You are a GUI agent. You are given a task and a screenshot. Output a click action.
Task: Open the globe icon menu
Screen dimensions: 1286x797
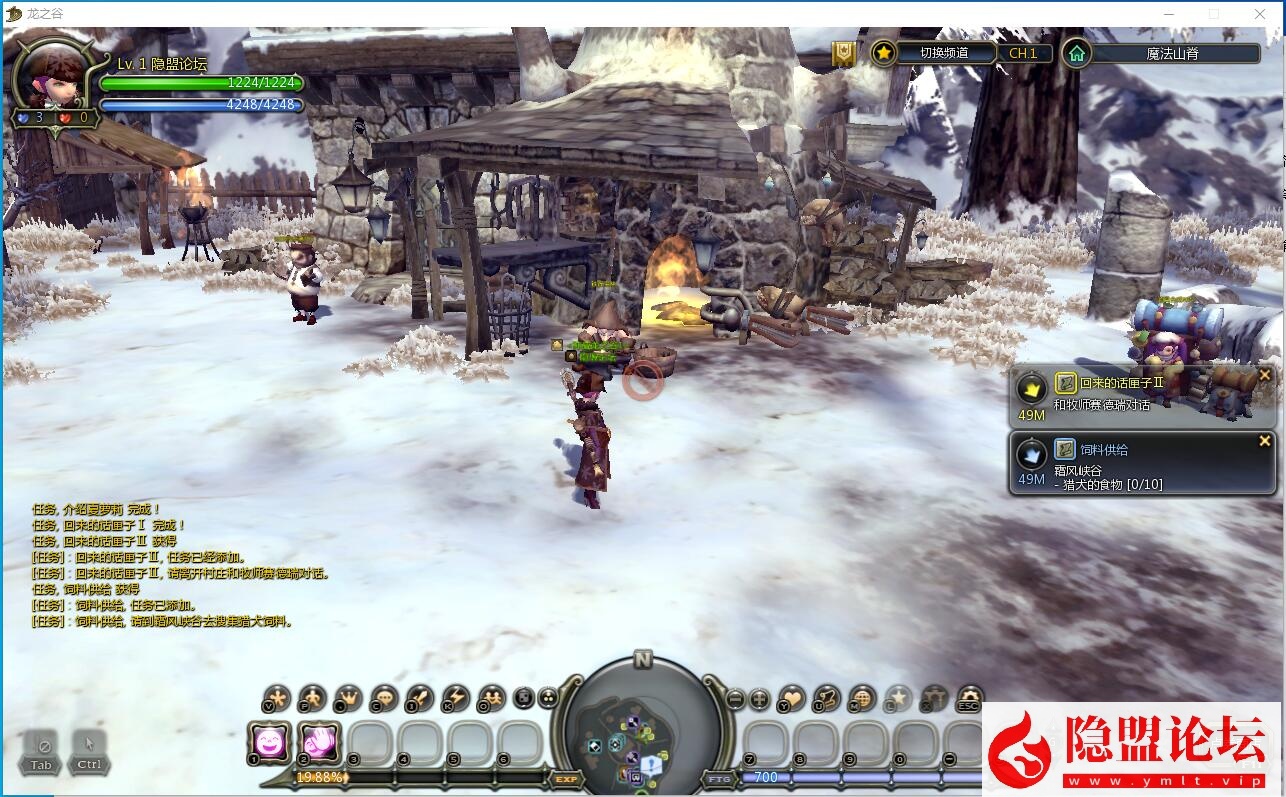click(862, 699)
